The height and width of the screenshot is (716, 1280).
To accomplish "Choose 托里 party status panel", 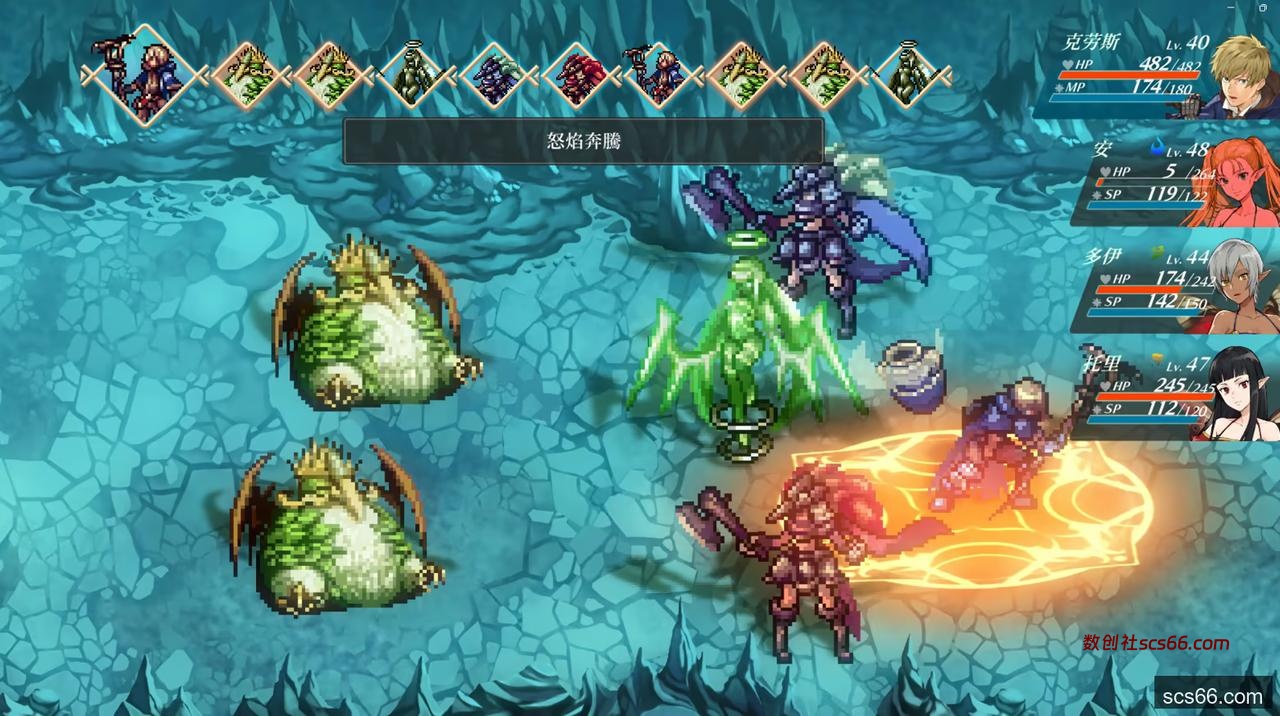I will click(1165, 394).
